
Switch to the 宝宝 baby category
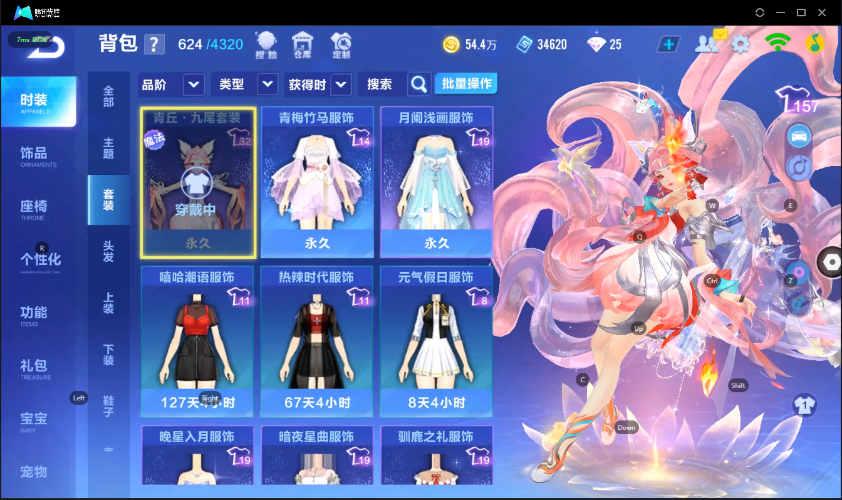34,420
